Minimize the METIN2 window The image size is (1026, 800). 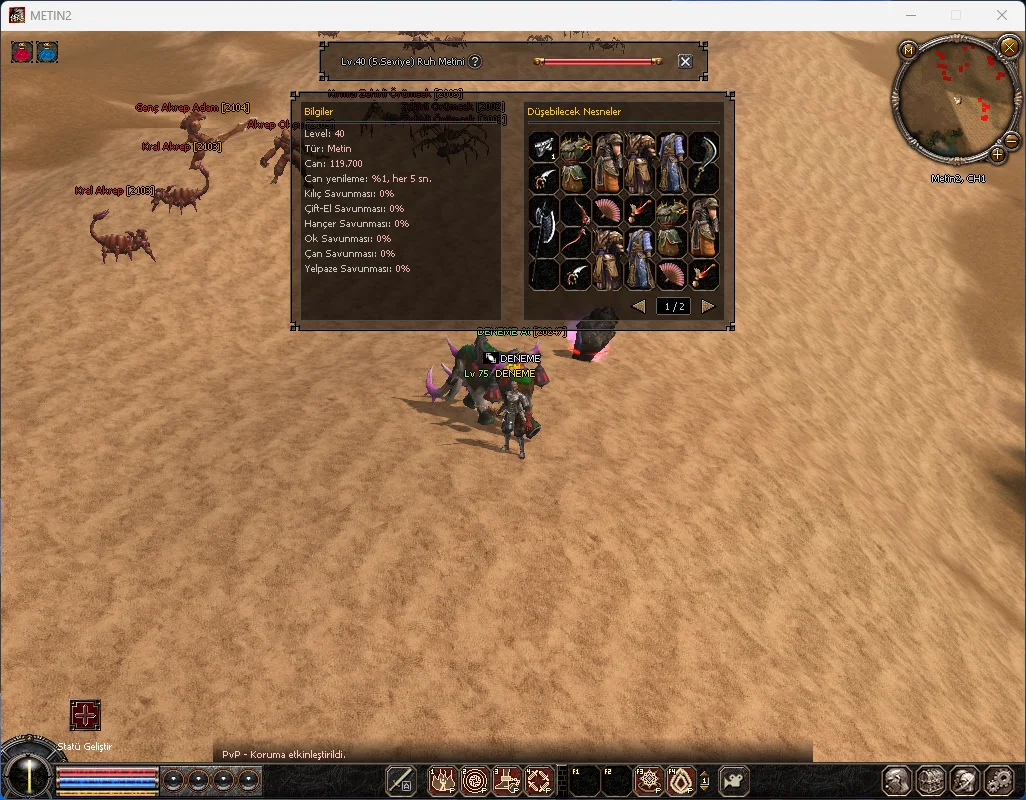point(910,15)
